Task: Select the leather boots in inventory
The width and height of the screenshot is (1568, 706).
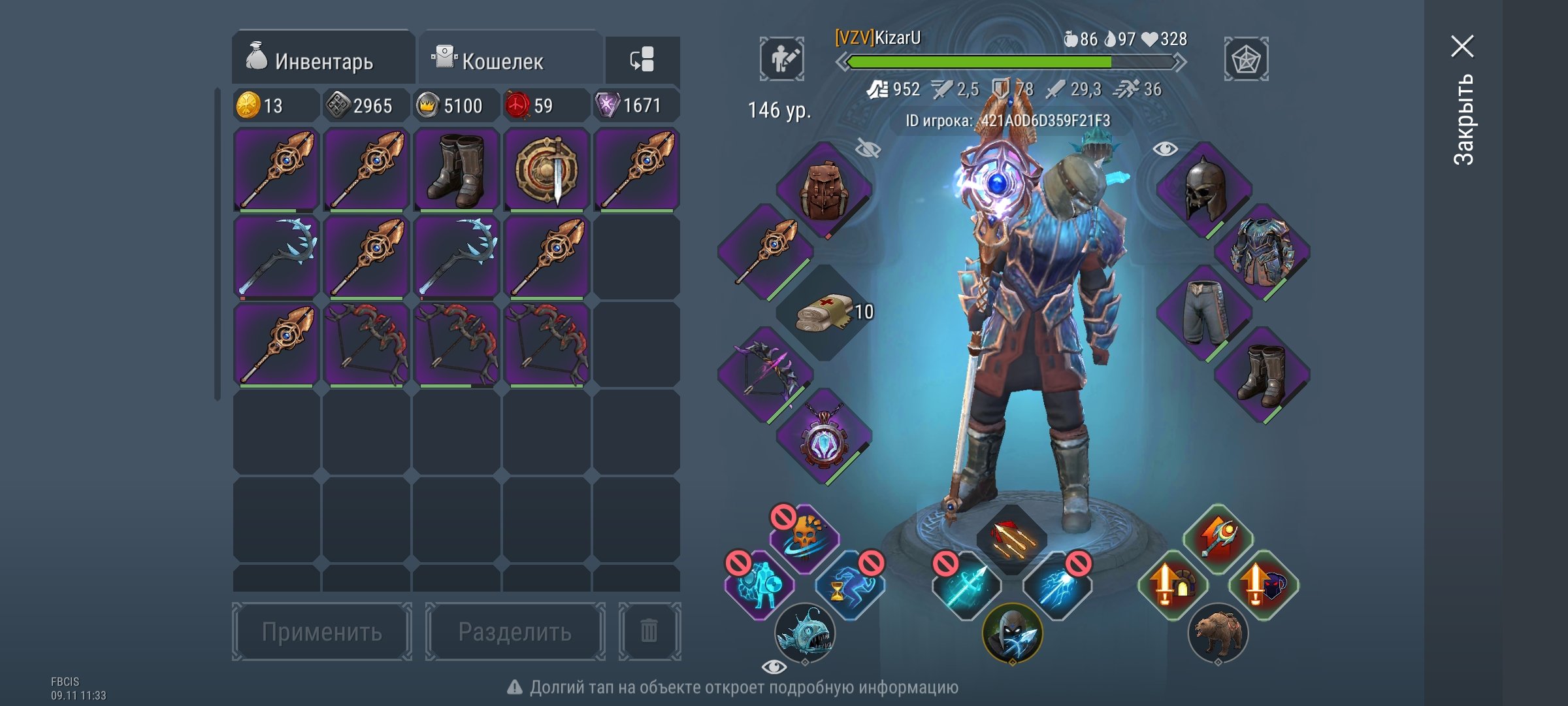Action: (x=457, y=169)
